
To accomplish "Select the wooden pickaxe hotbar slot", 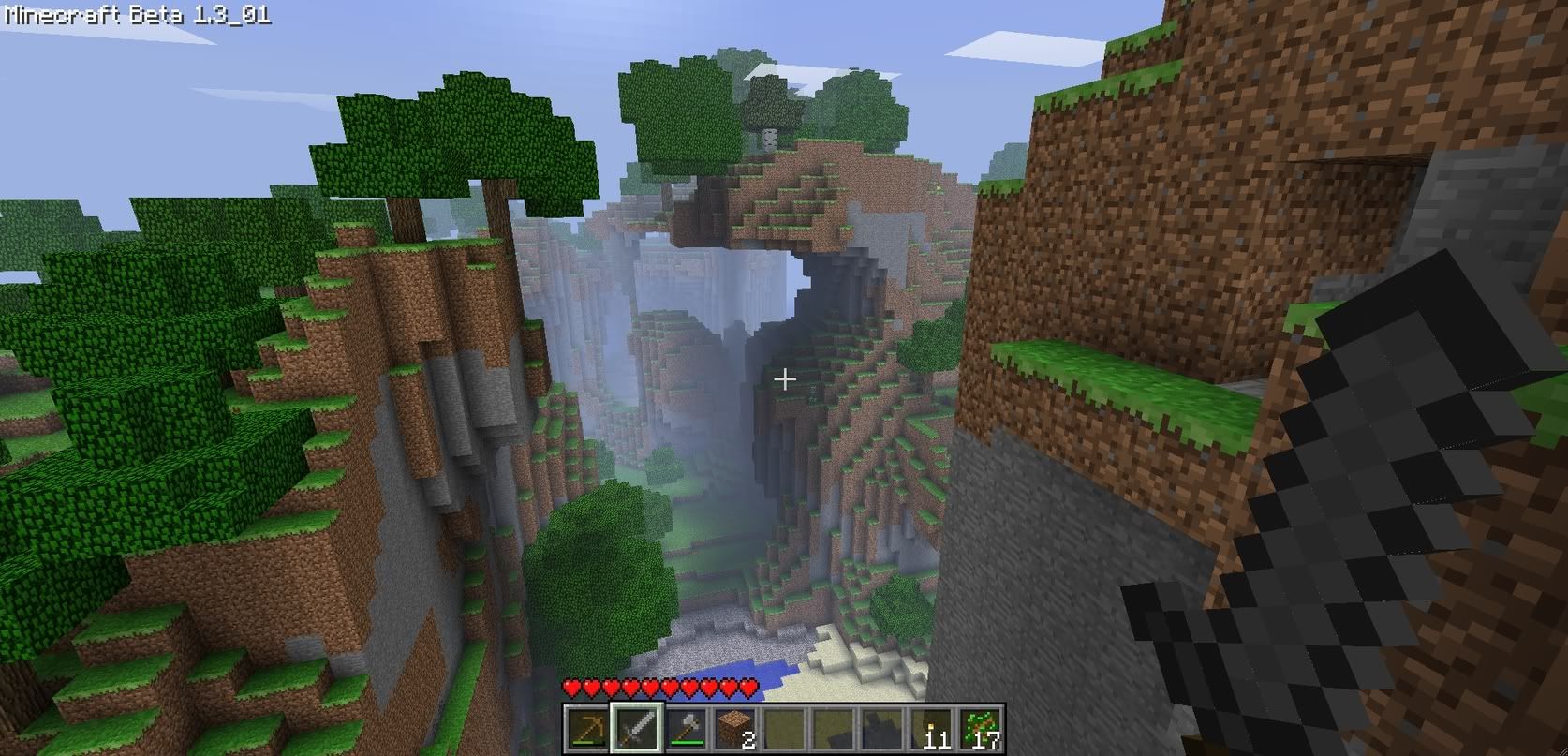I will [x=586, y=728].
